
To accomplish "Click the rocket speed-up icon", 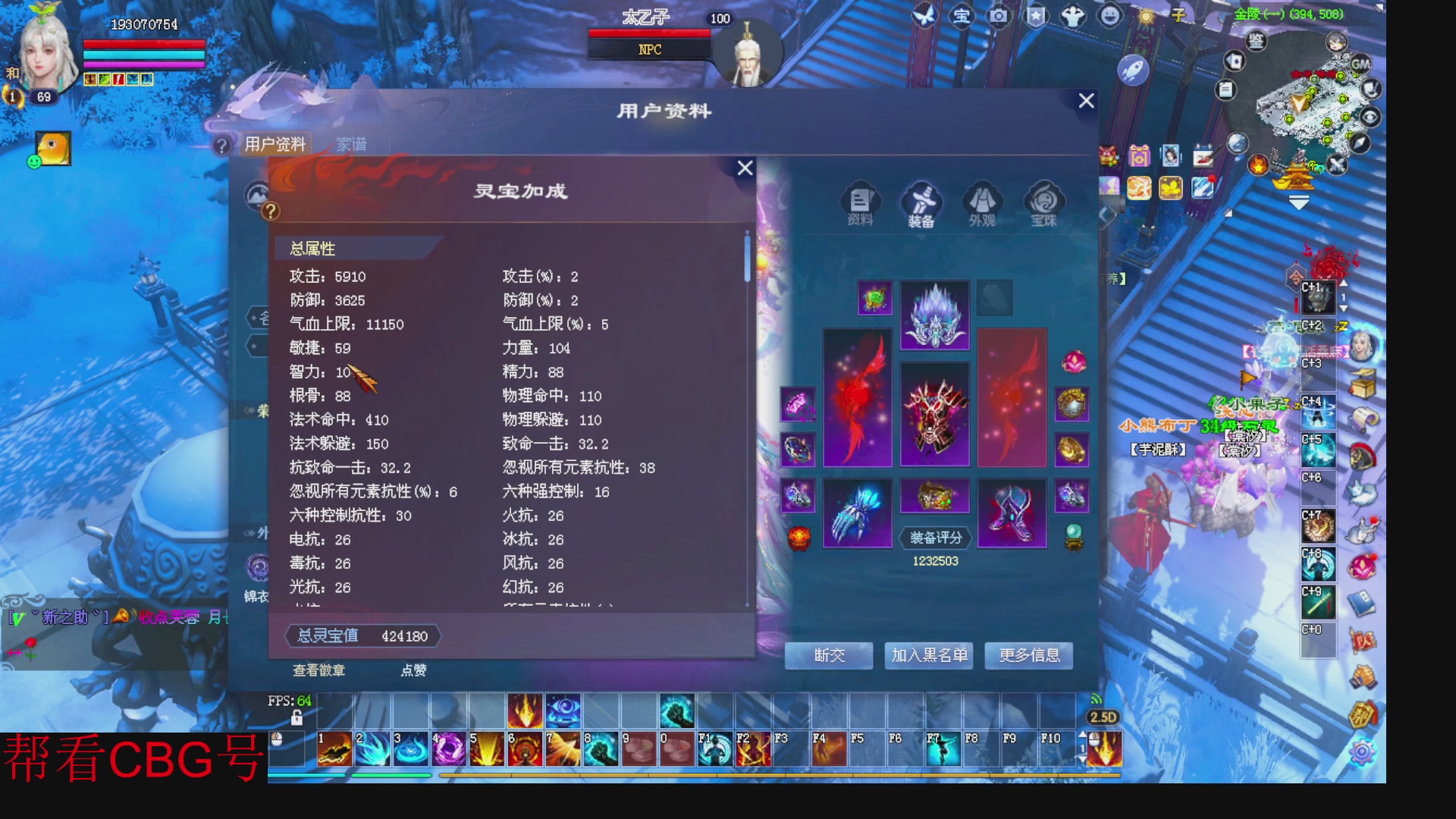I will [x=1131, y=71].
